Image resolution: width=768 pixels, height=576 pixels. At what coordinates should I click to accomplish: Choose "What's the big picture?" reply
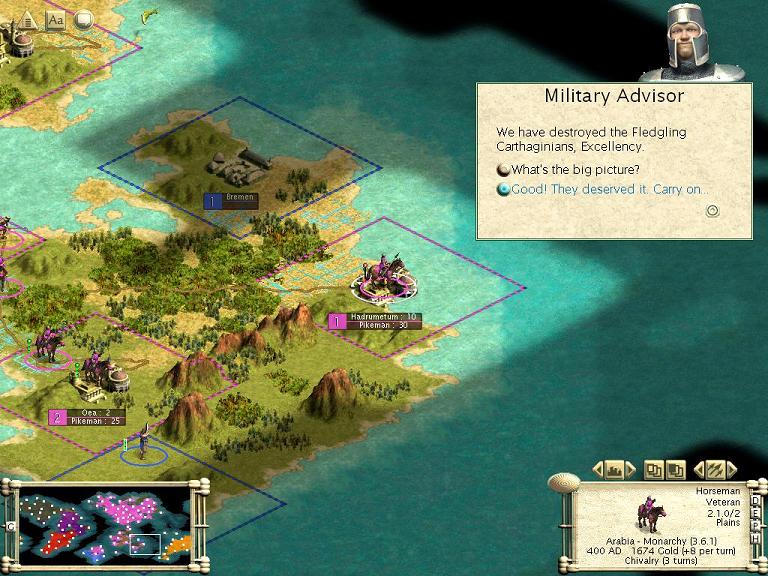577,168
